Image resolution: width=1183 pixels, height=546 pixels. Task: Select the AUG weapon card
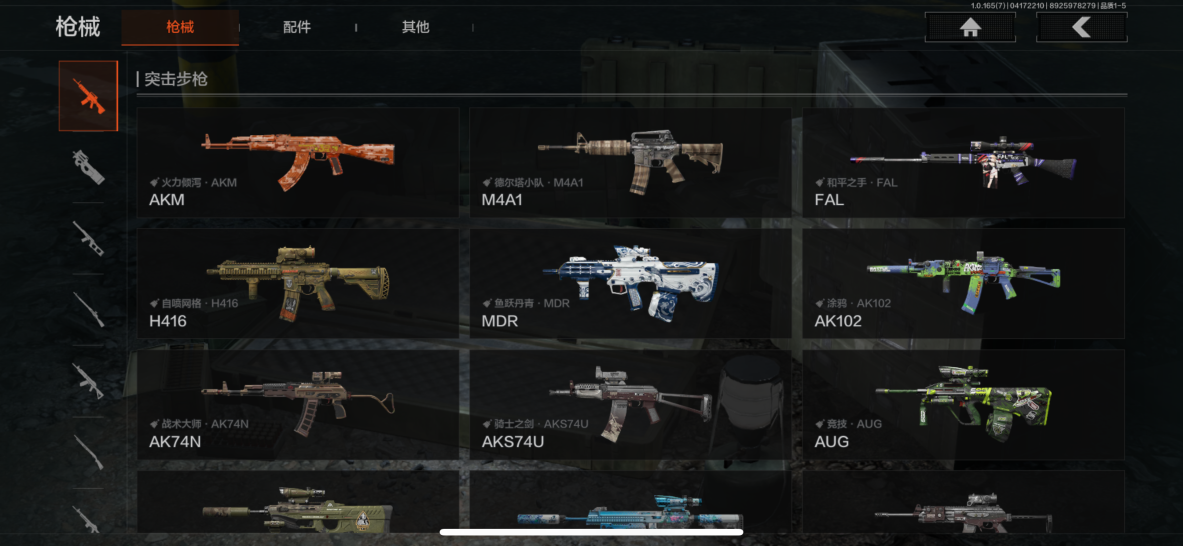coord(963,404)
